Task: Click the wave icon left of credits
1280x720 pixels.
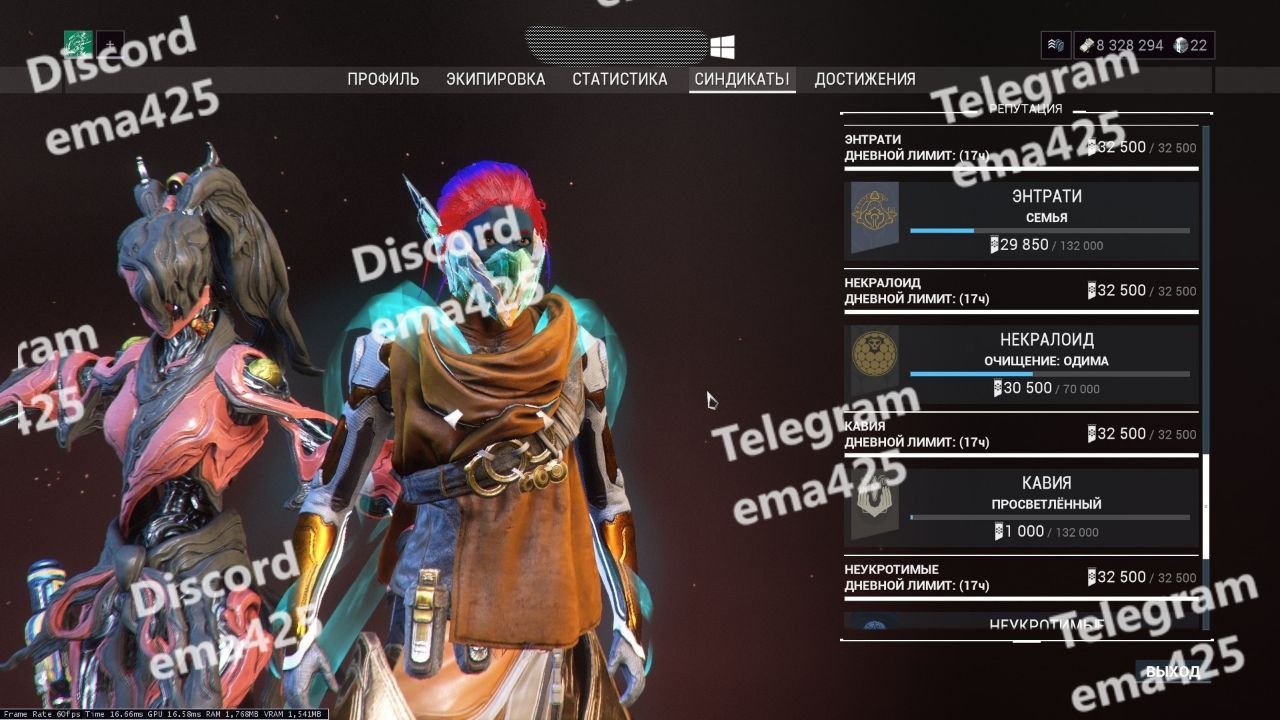Action: [1055, 45]
